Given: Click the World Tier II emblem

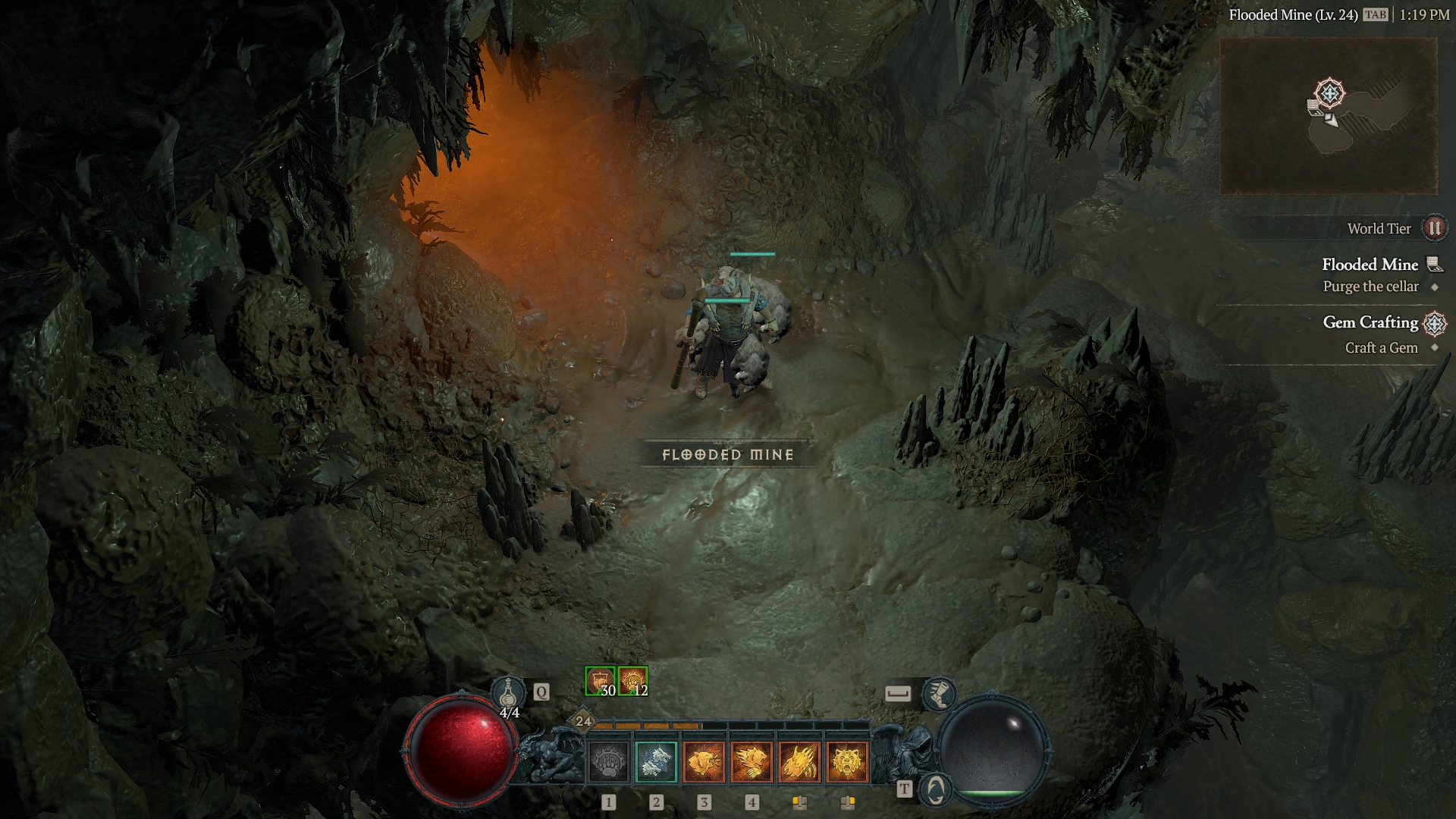Looking at the screenshot, I should [x=1434, y=228].
